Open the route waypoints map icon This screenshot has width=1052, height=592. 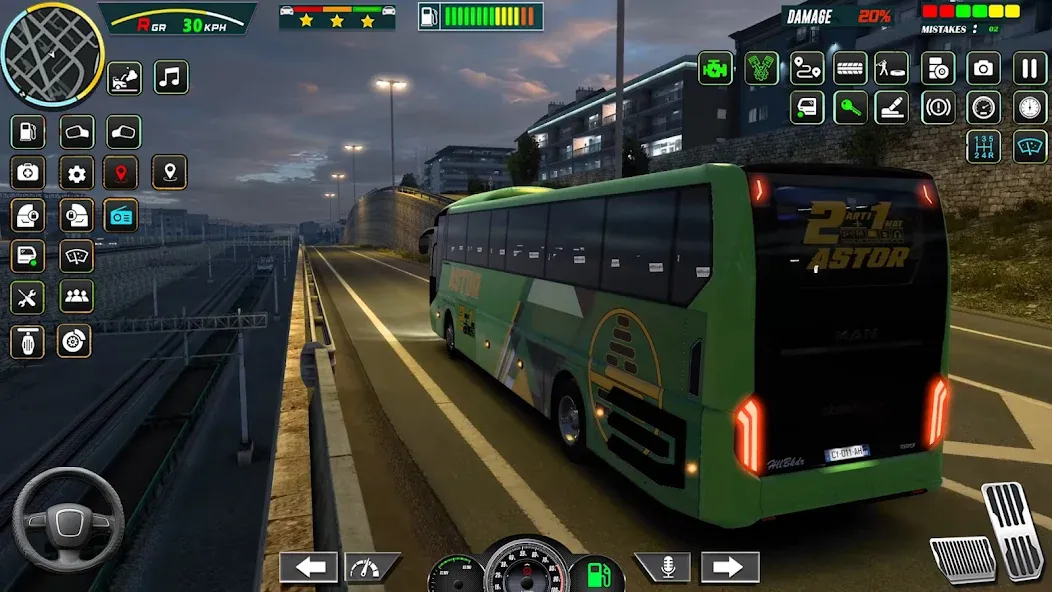coord(807,68)
